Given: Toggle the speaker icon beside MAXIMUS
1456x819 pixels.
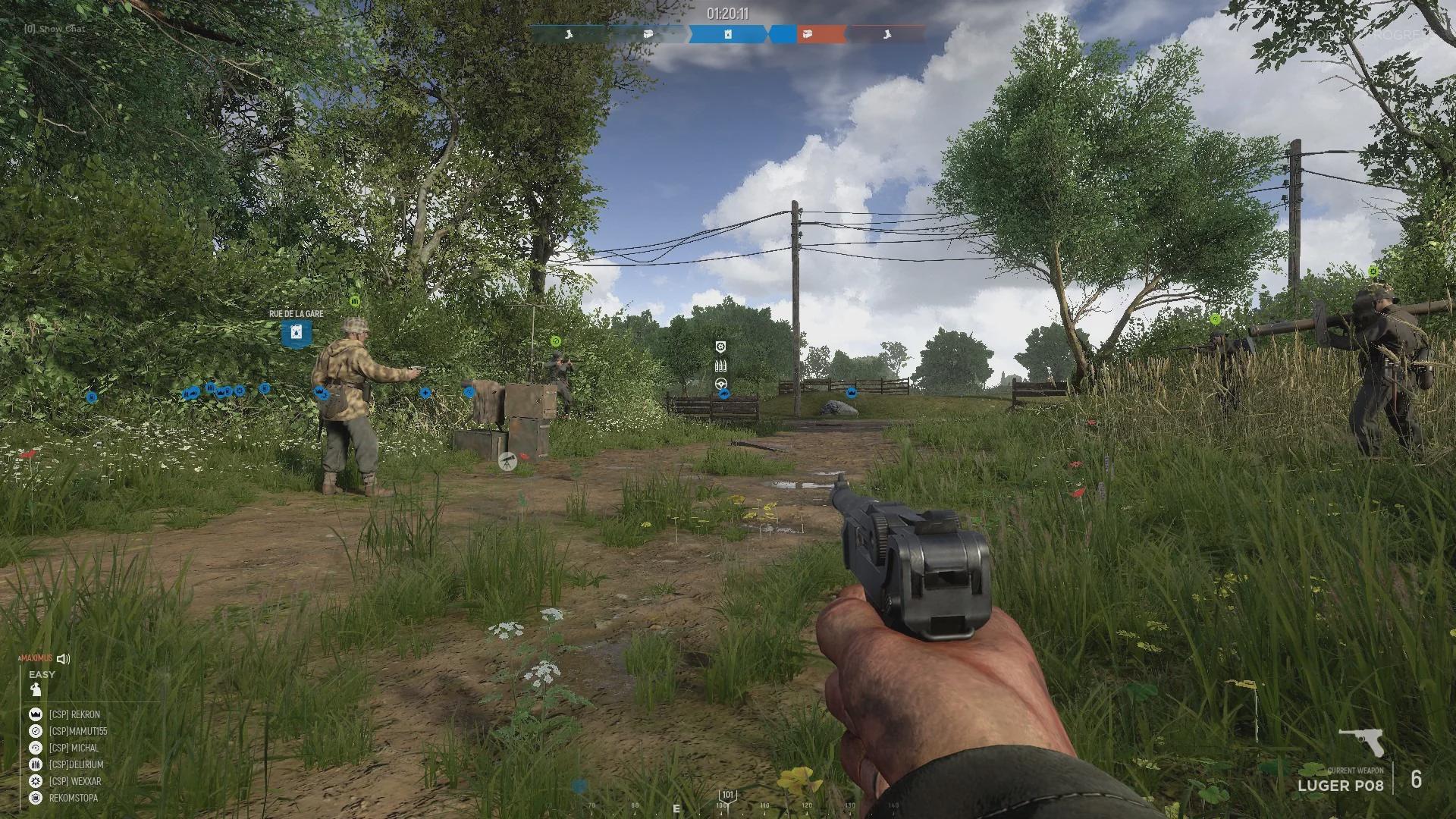Looking at the screenshot, I should [x=64, y=659].
